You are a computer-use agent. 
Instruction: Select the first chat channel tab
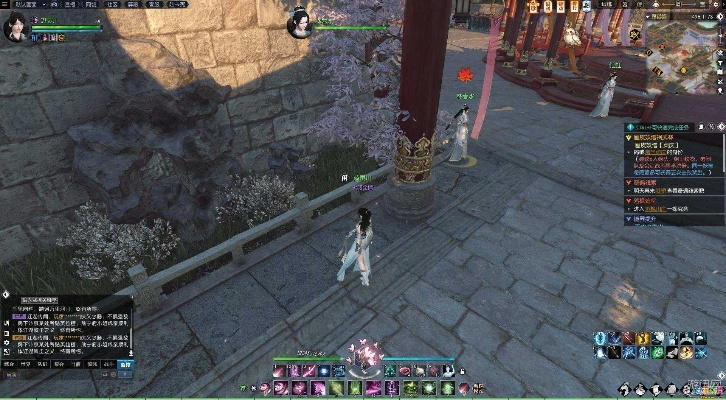tap(10, 366)
